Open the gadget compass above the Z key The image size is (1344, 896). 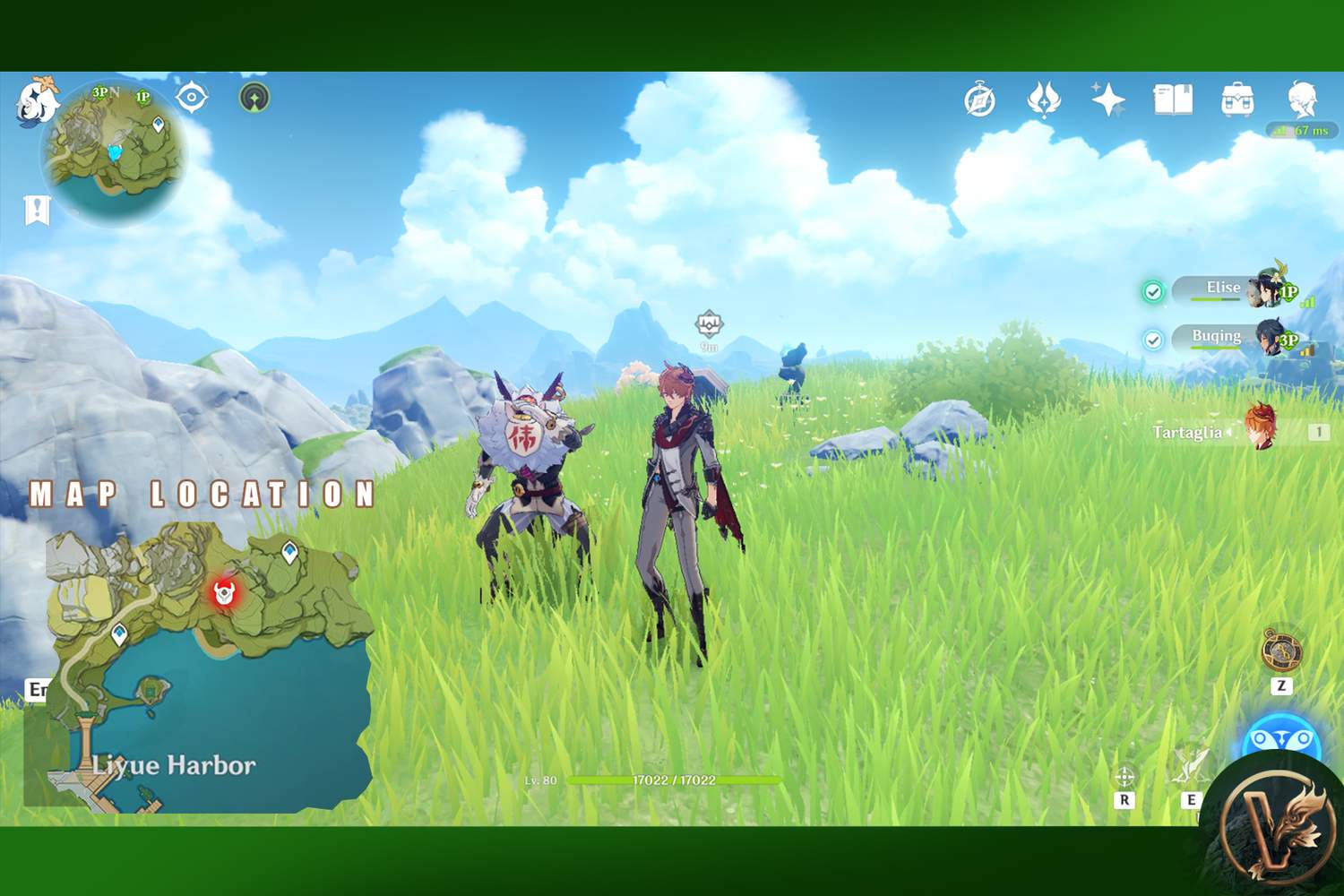[1281, 649]
